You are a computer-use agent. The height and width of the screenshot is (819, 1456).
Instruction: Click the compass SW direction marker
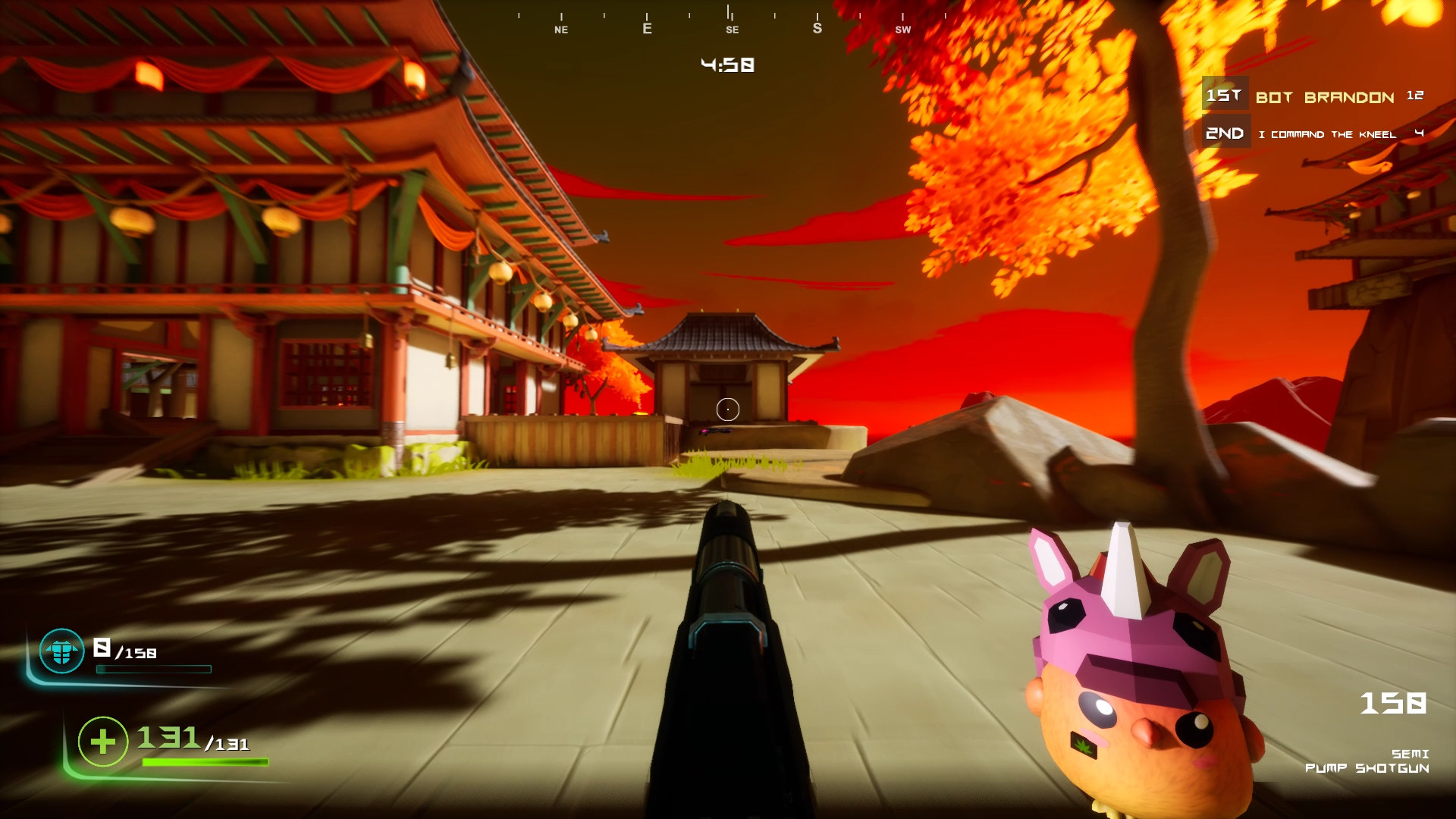903,30
